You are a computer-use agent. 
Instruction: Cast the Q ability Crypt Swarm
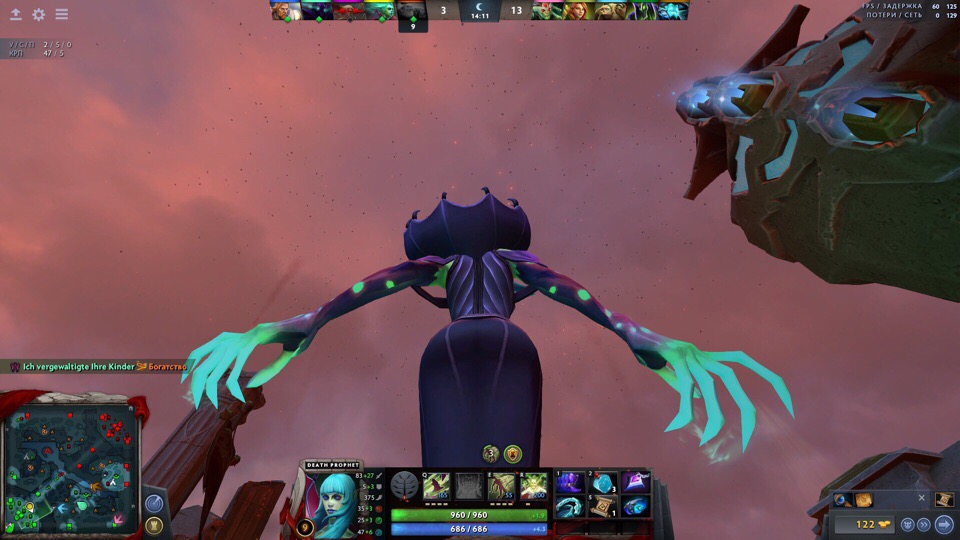(436, 486)
